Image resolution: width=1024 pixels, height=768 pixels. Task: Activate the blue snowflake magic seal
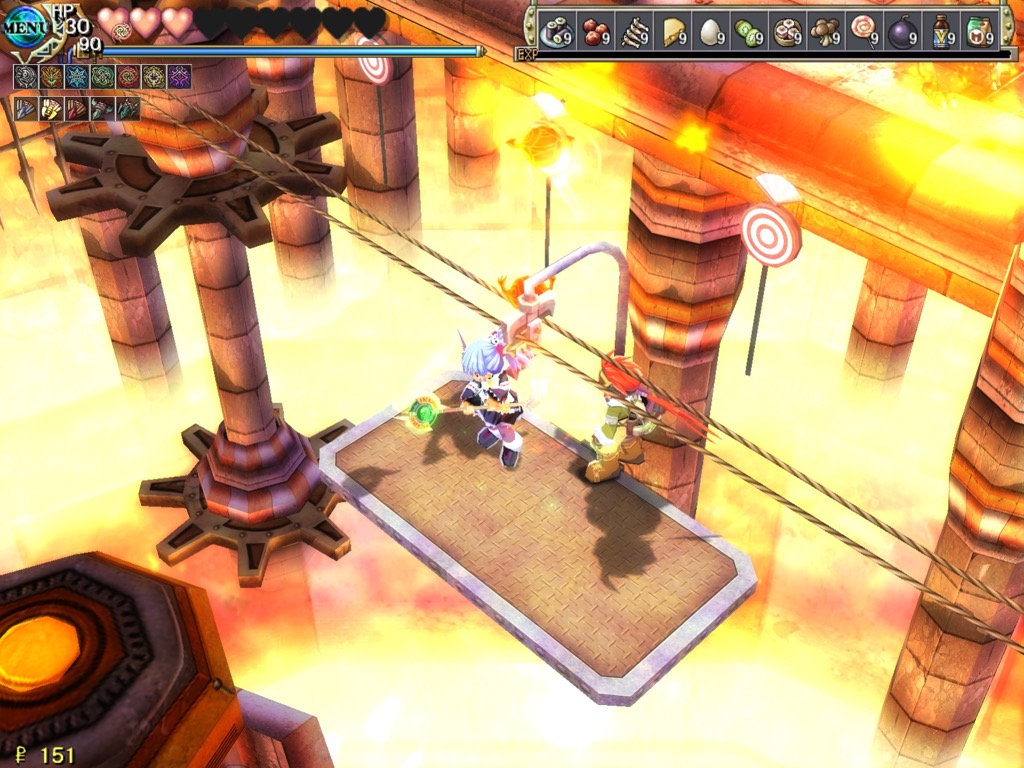77,77
